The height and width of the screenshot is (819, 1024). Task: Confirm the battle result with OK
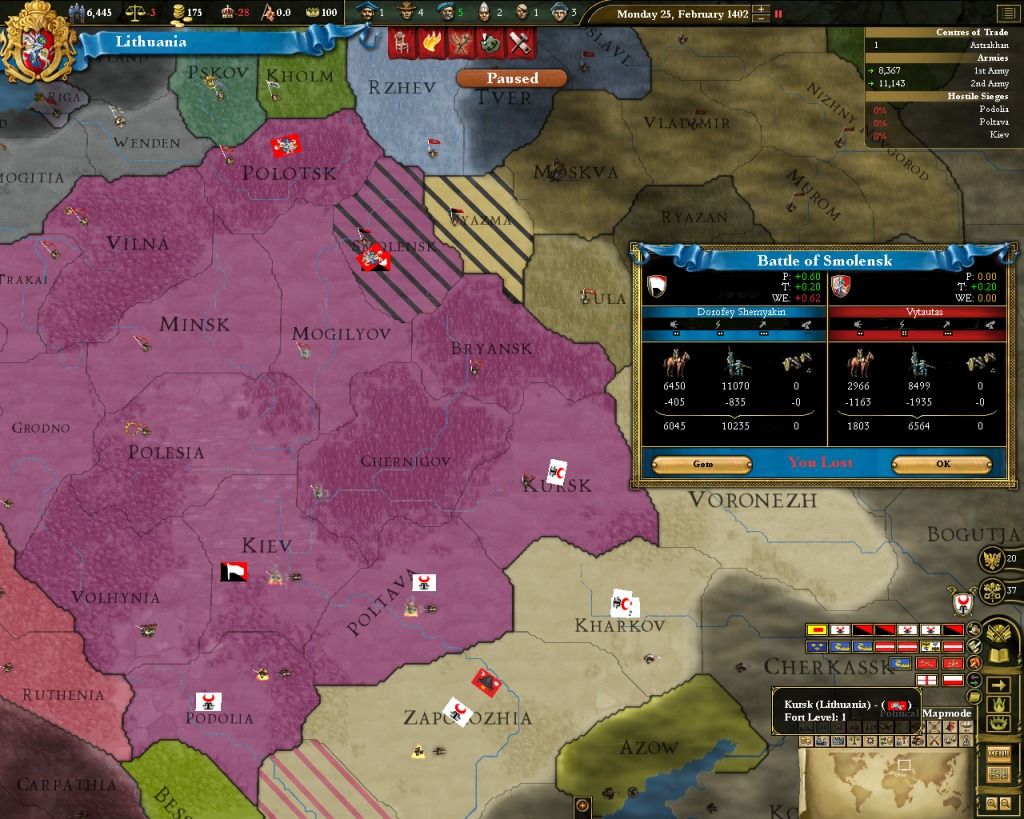941,464
